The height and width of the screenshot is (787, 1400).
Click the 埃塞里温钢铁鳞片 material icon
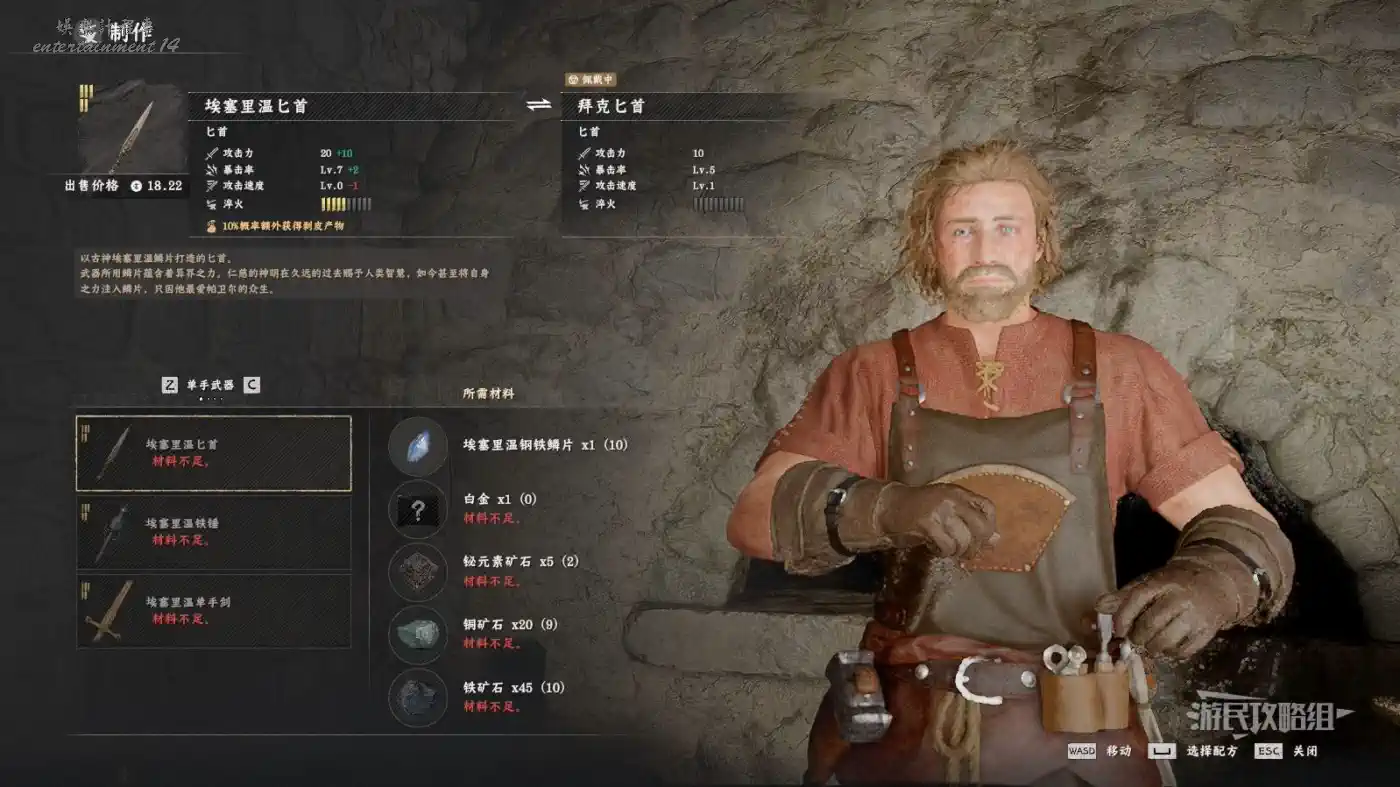click(417, 446)
